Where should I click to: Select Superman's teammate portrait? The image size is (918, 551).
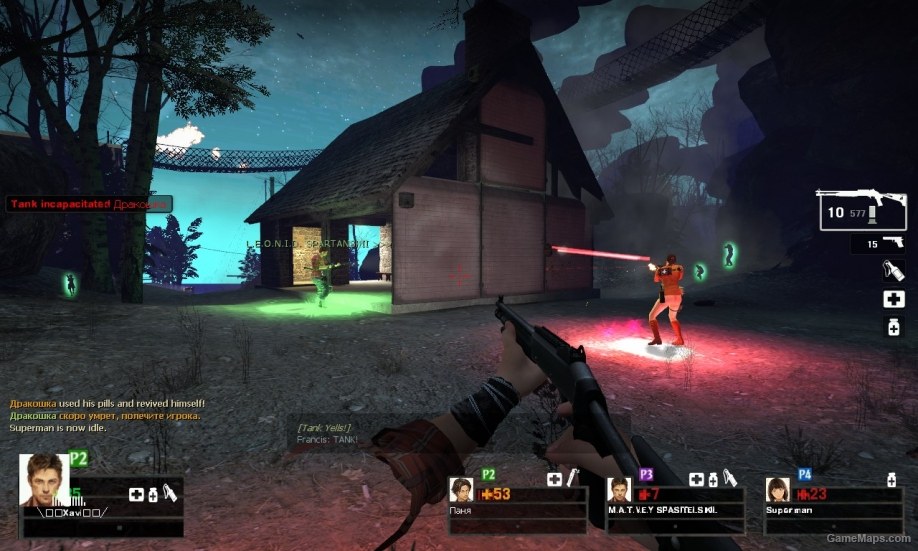tap(778, 490)
